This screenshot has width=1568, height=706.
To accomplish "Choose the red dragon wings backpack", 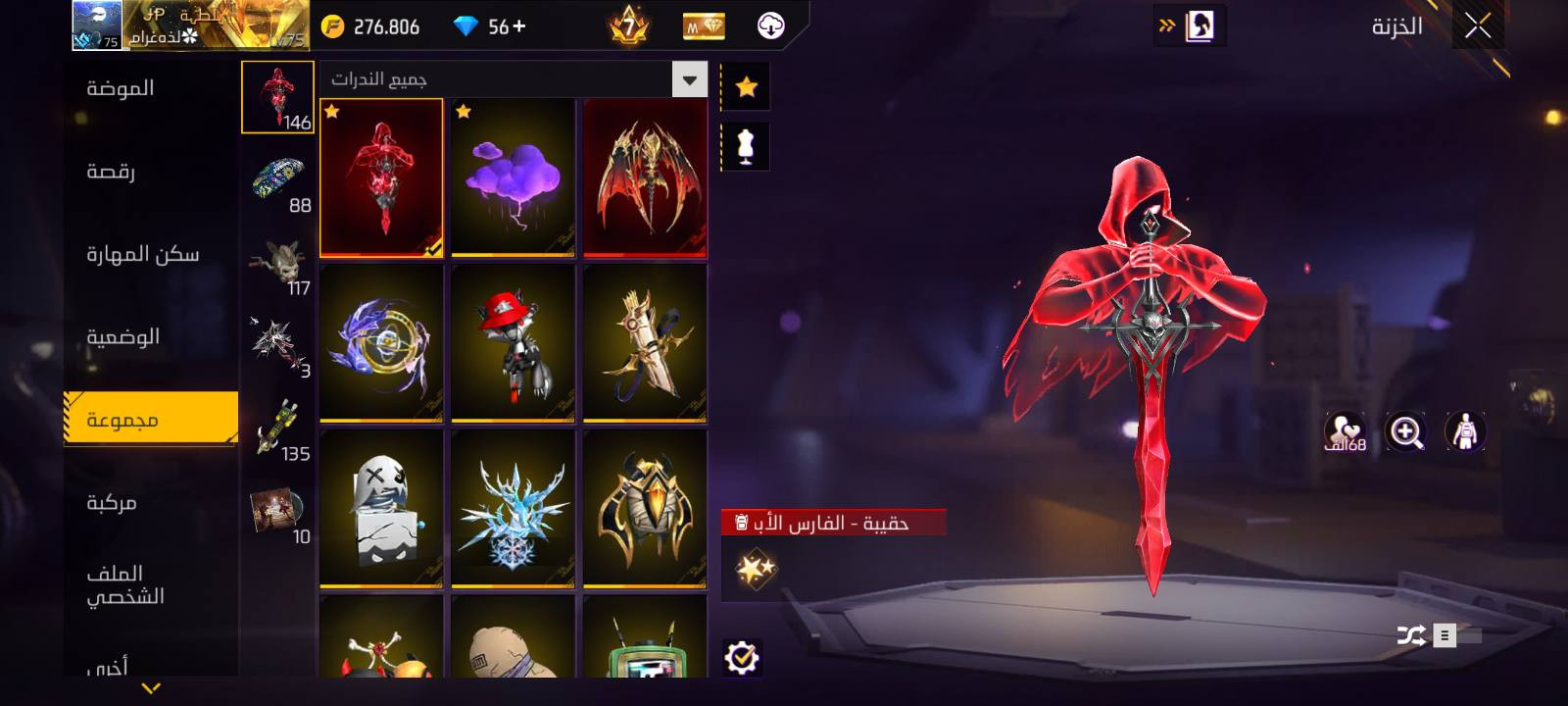I will pos(645,177).
